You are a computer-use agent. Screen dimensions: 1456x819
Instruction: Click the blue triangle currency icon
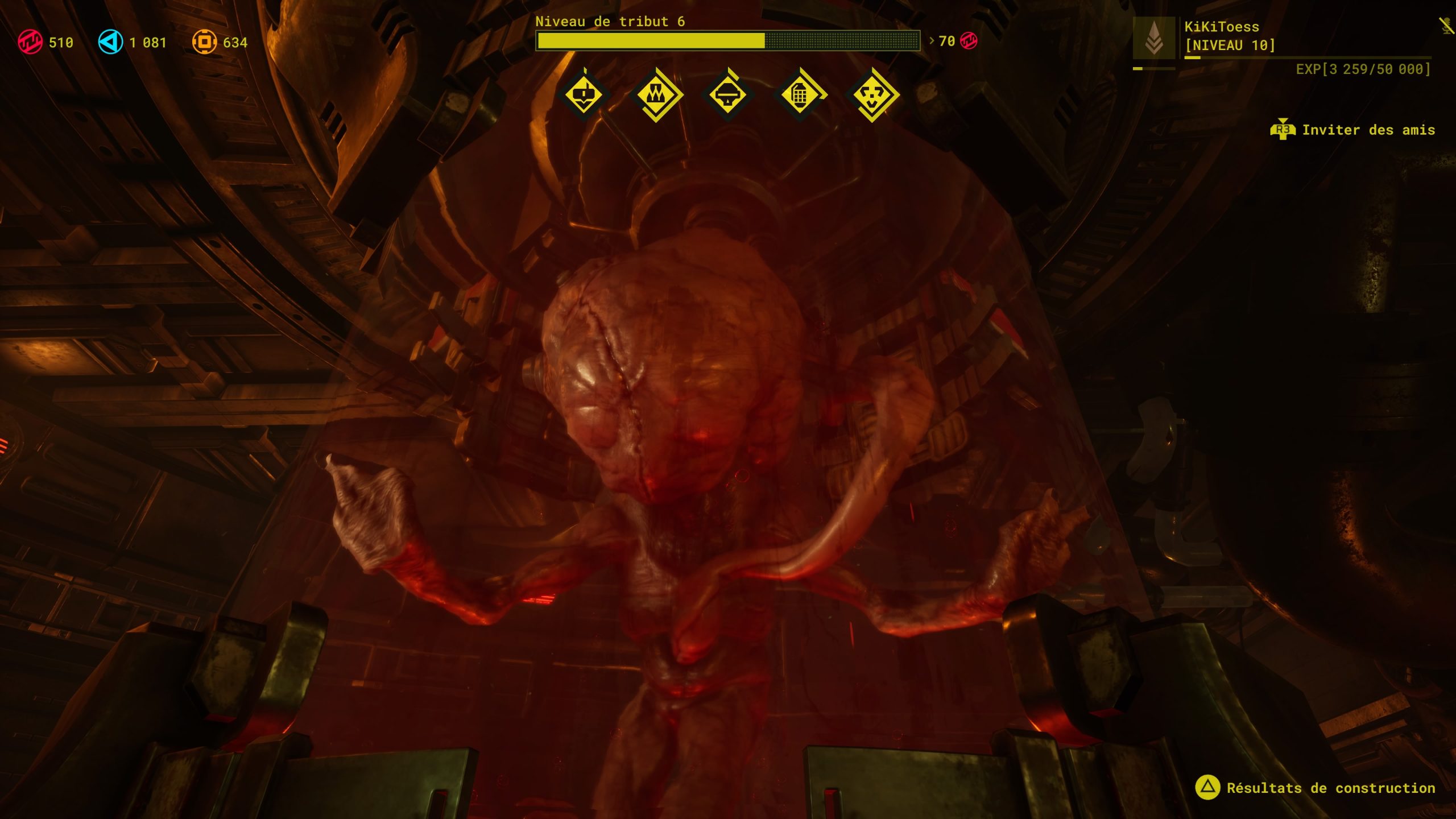110,43
